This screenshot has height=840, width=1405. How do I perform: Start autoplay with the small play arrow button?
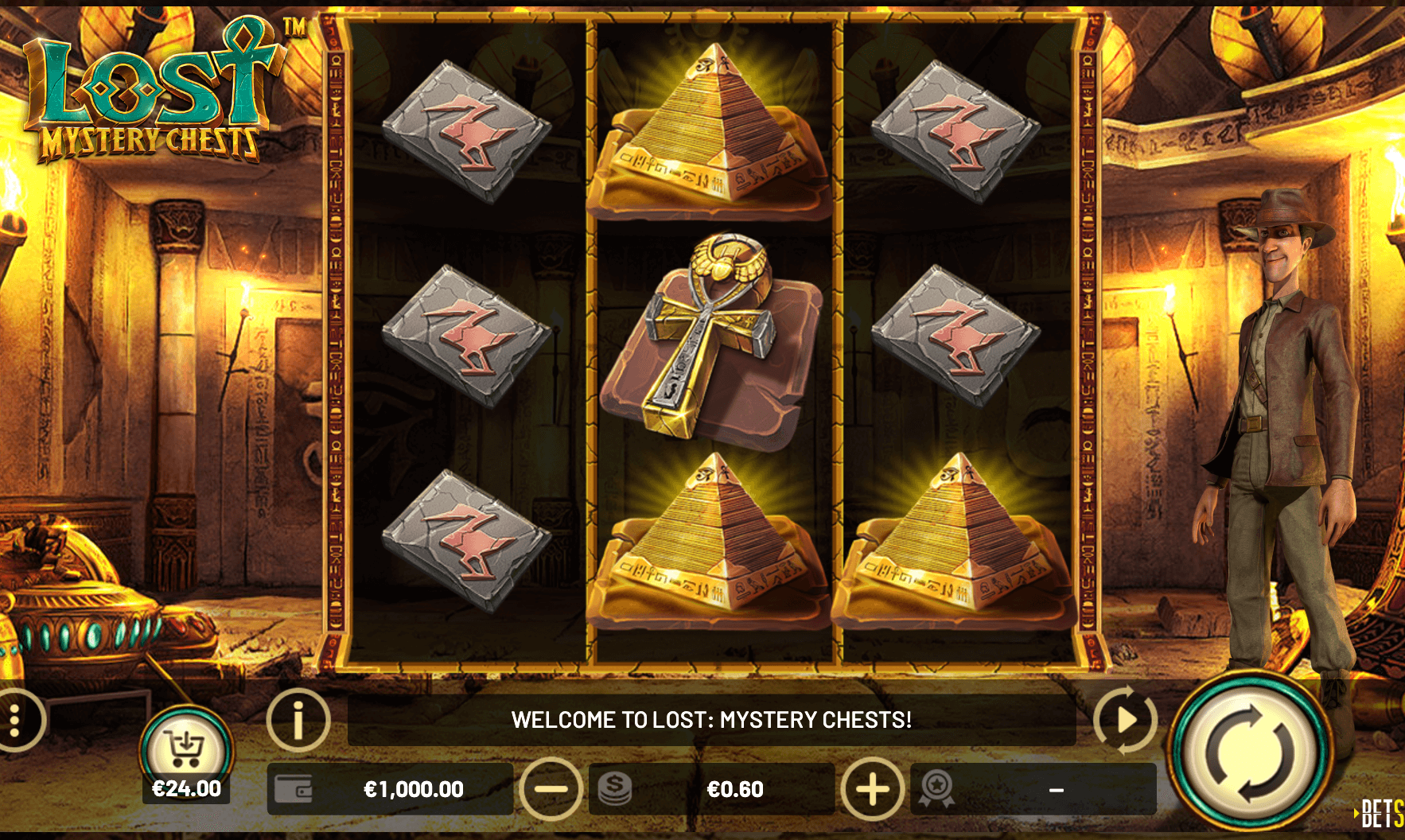[x=1125, y=720]
